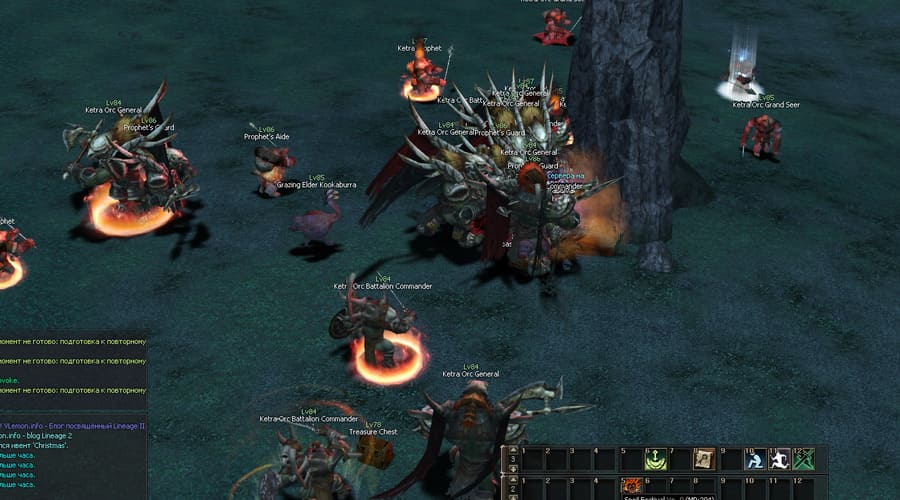Use the parchment scroll in slot 8
Viewport: 900px width, 500px height.
pyautogui.click(x=704, y=459)
